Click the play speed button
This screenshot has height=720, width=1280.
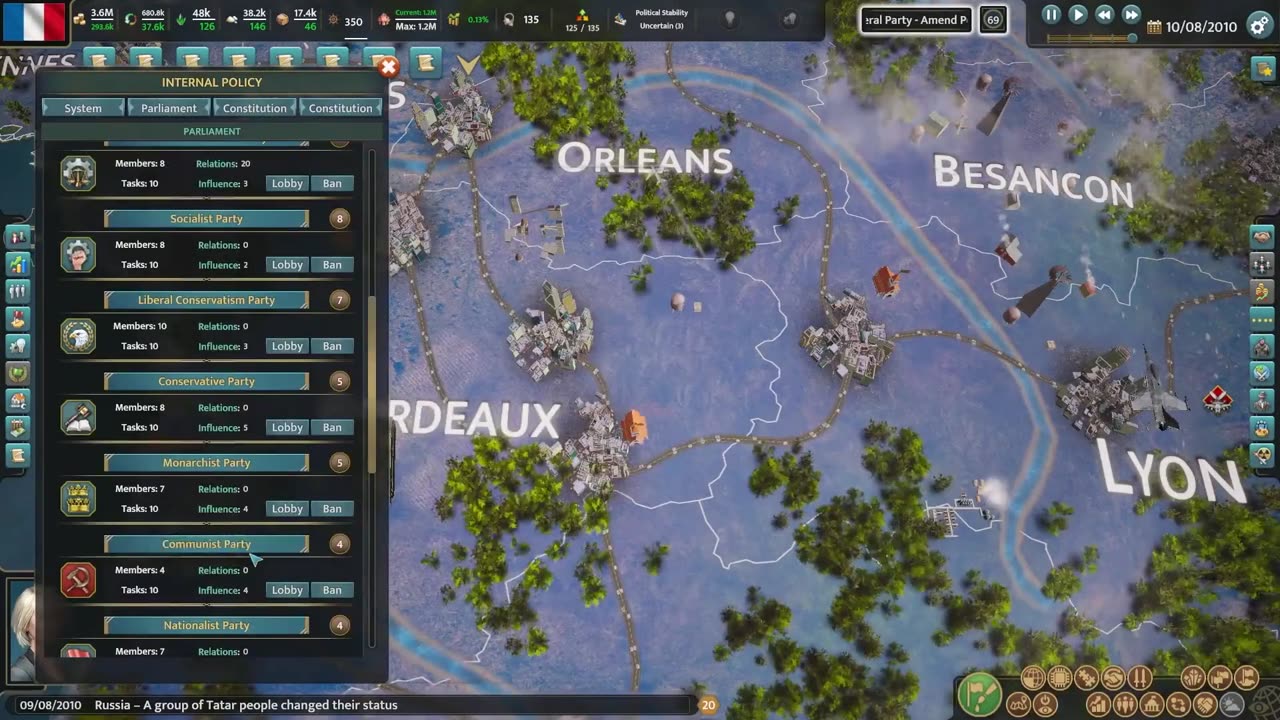[x=1078, y=15]
